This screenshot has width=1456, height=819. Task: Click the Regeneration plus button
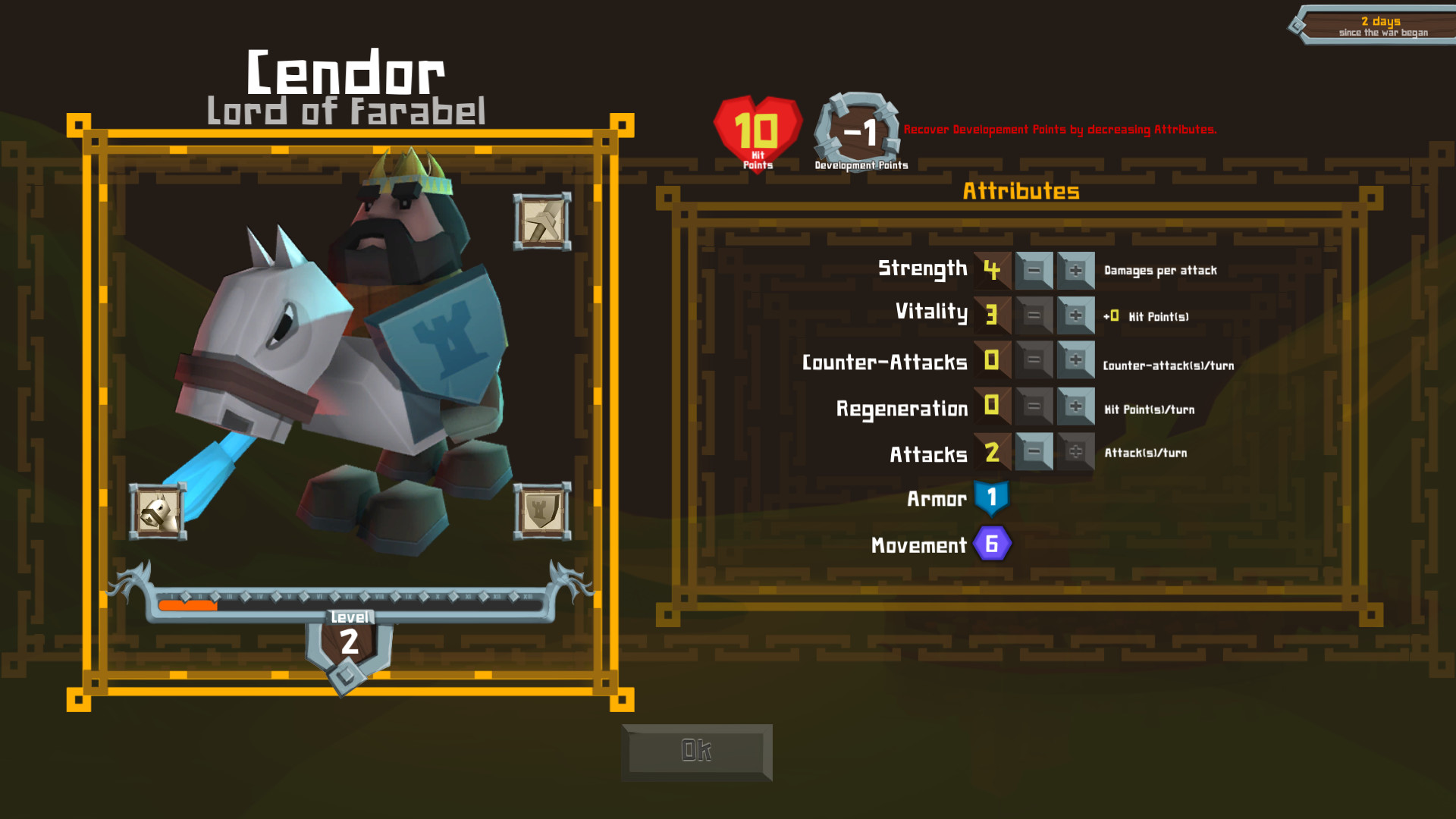pos(1075,406)
